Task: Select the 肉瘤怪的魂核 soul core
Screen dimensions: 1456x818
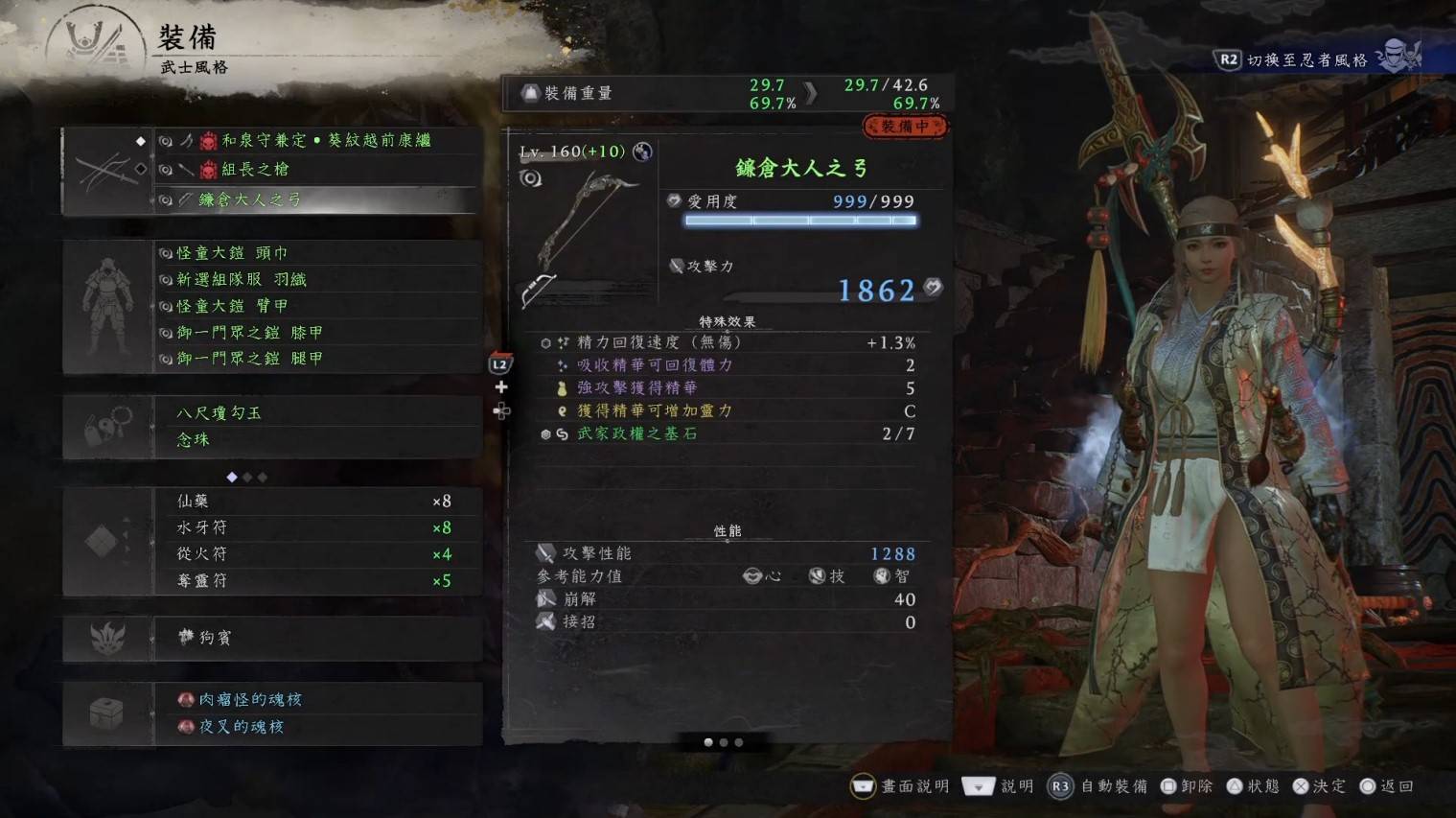Action: tap(249, 700)
